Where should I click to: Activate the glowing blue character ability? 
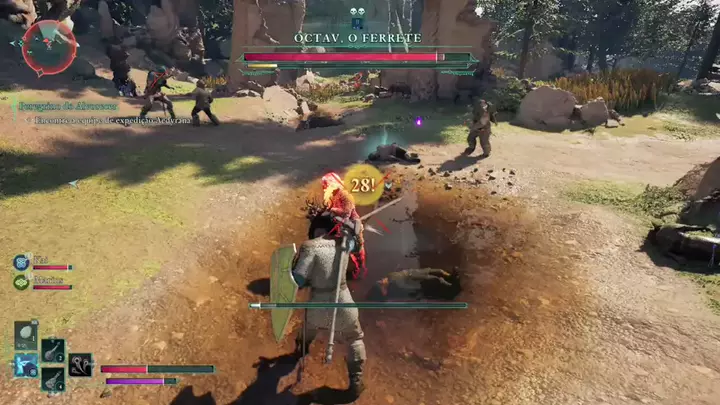pyautogui.click(x=26, y=365)
